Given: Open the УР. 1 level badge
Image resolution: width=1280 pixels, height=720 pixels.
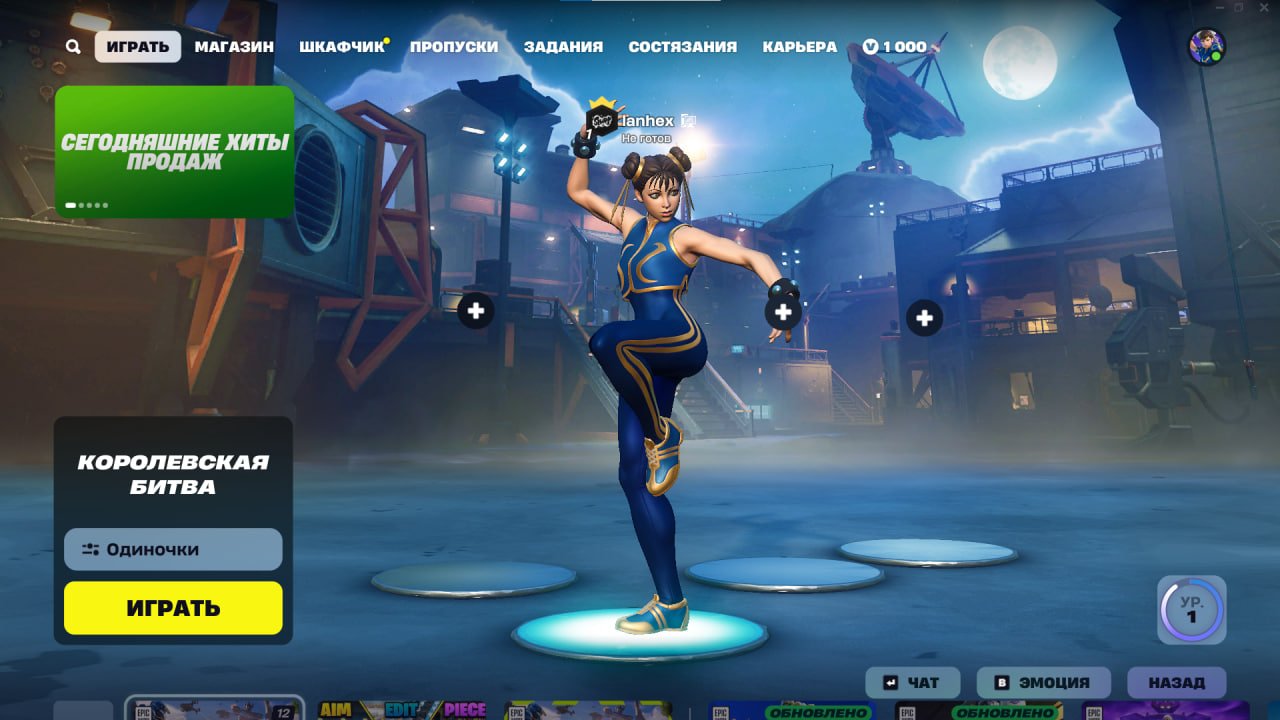Looking at the screenshot, I should [1191, 609].
